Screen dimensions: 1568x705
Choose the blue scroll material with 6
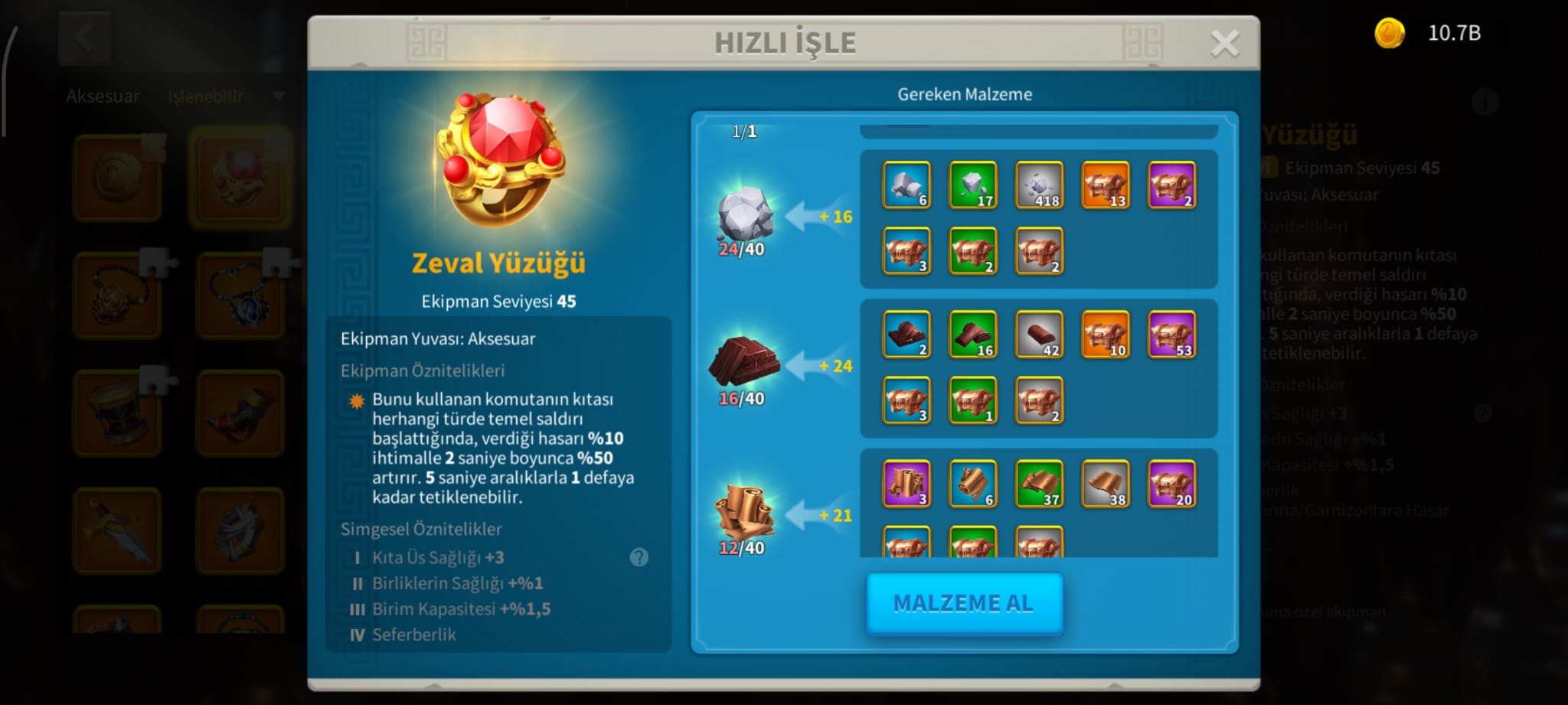coord(972,484)
